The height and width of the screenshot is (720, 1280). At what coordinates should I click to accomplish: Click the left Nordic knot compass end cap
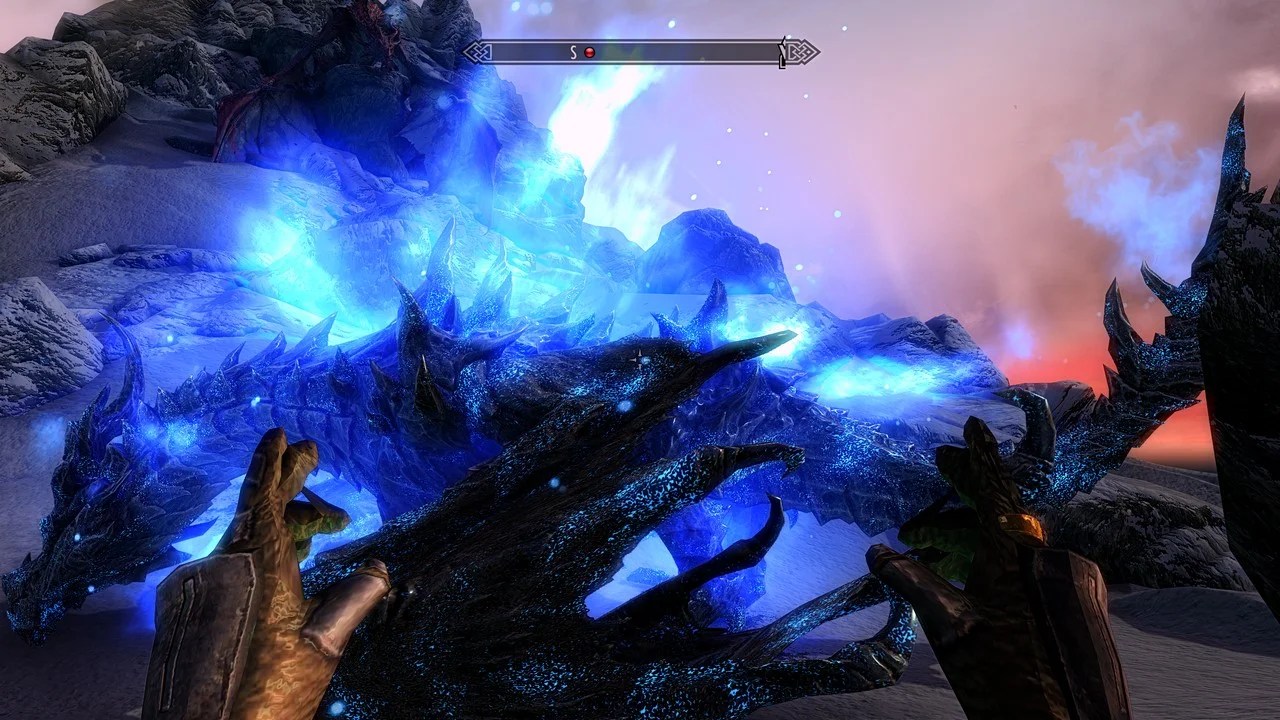478,51
